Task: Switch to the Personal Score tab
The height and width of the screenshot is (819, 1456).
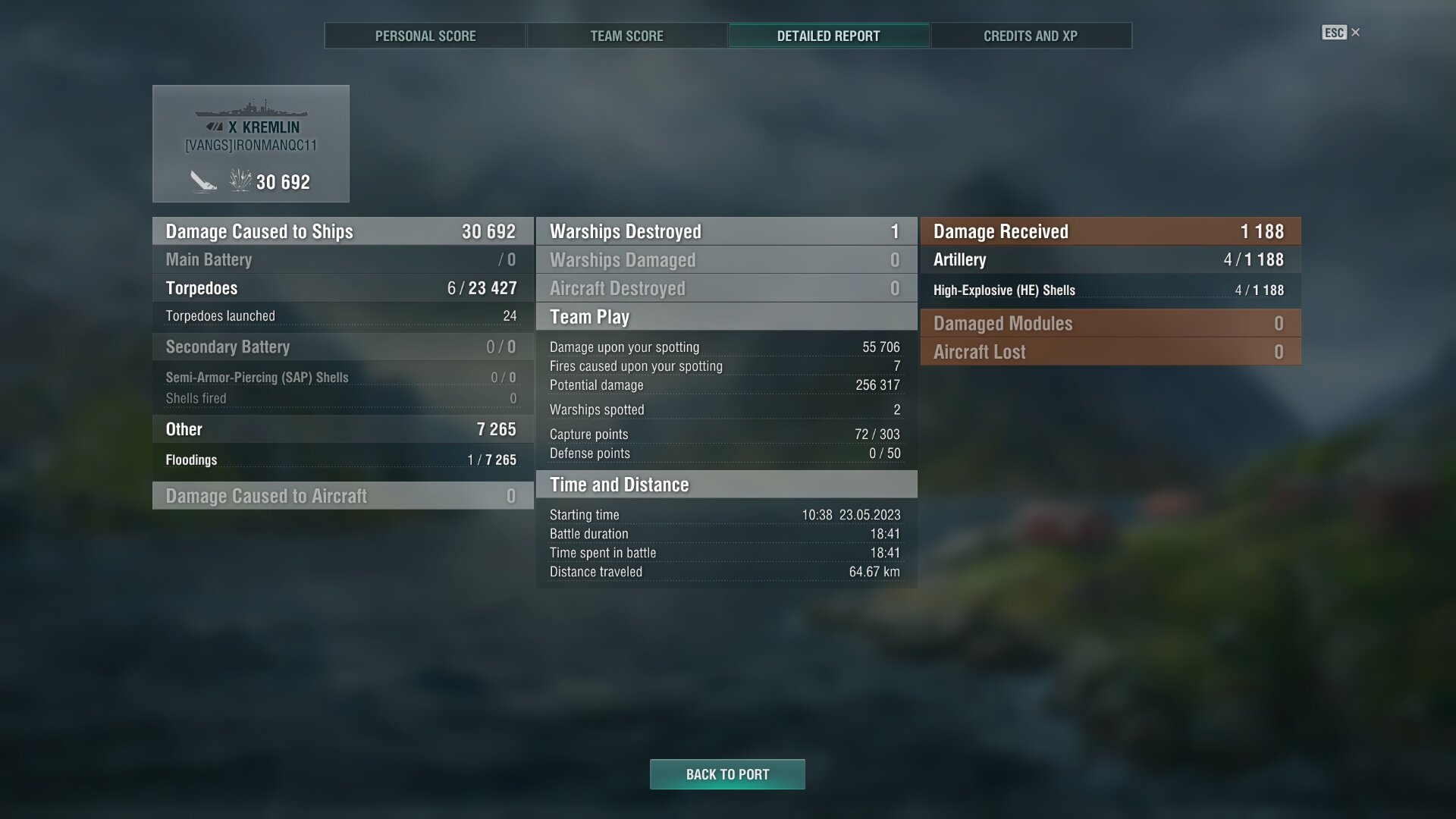Action: click(x=425, y=36)
